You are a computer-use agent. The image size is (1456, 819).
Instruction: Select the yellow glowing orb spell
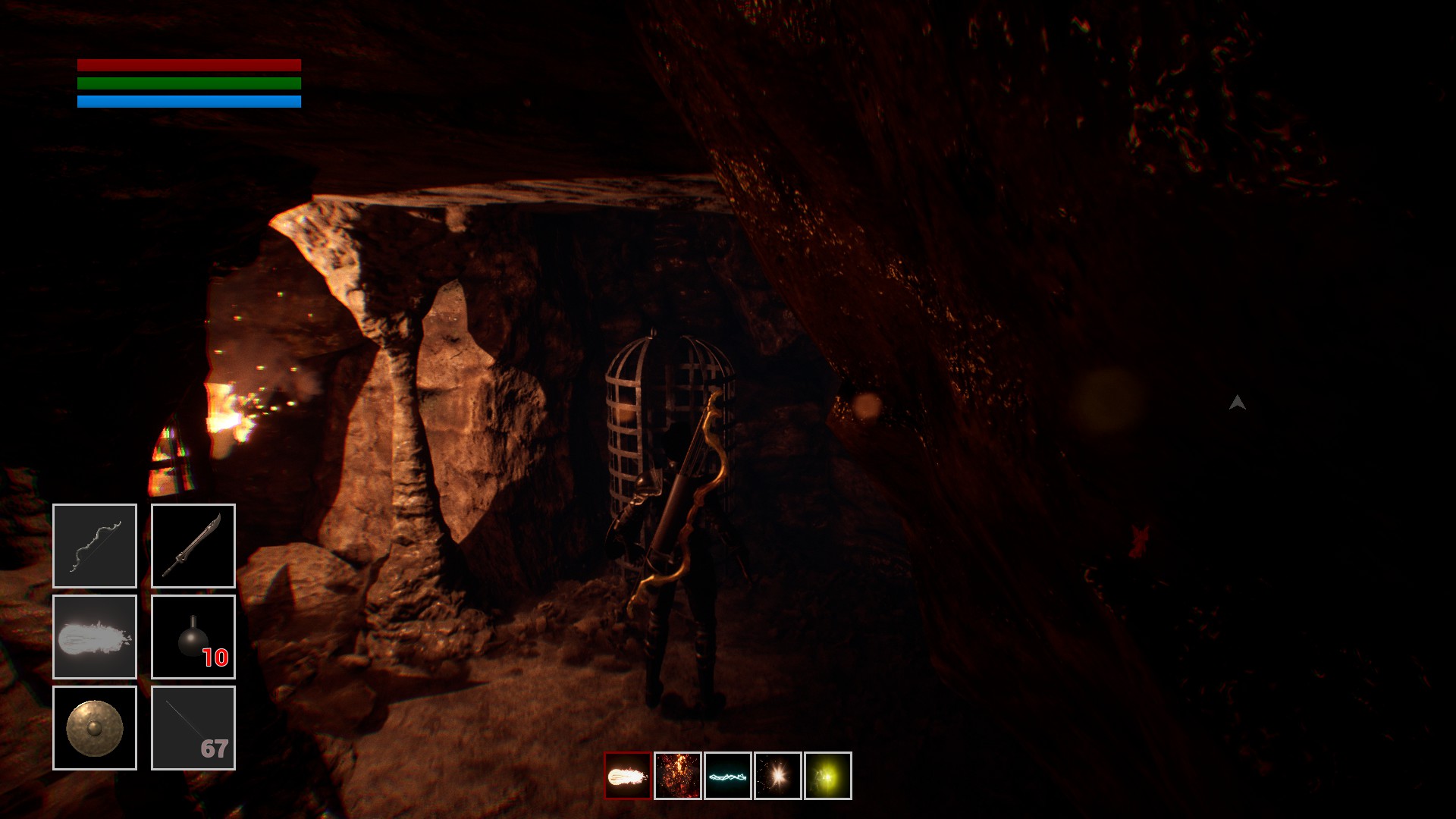(828, 776)
